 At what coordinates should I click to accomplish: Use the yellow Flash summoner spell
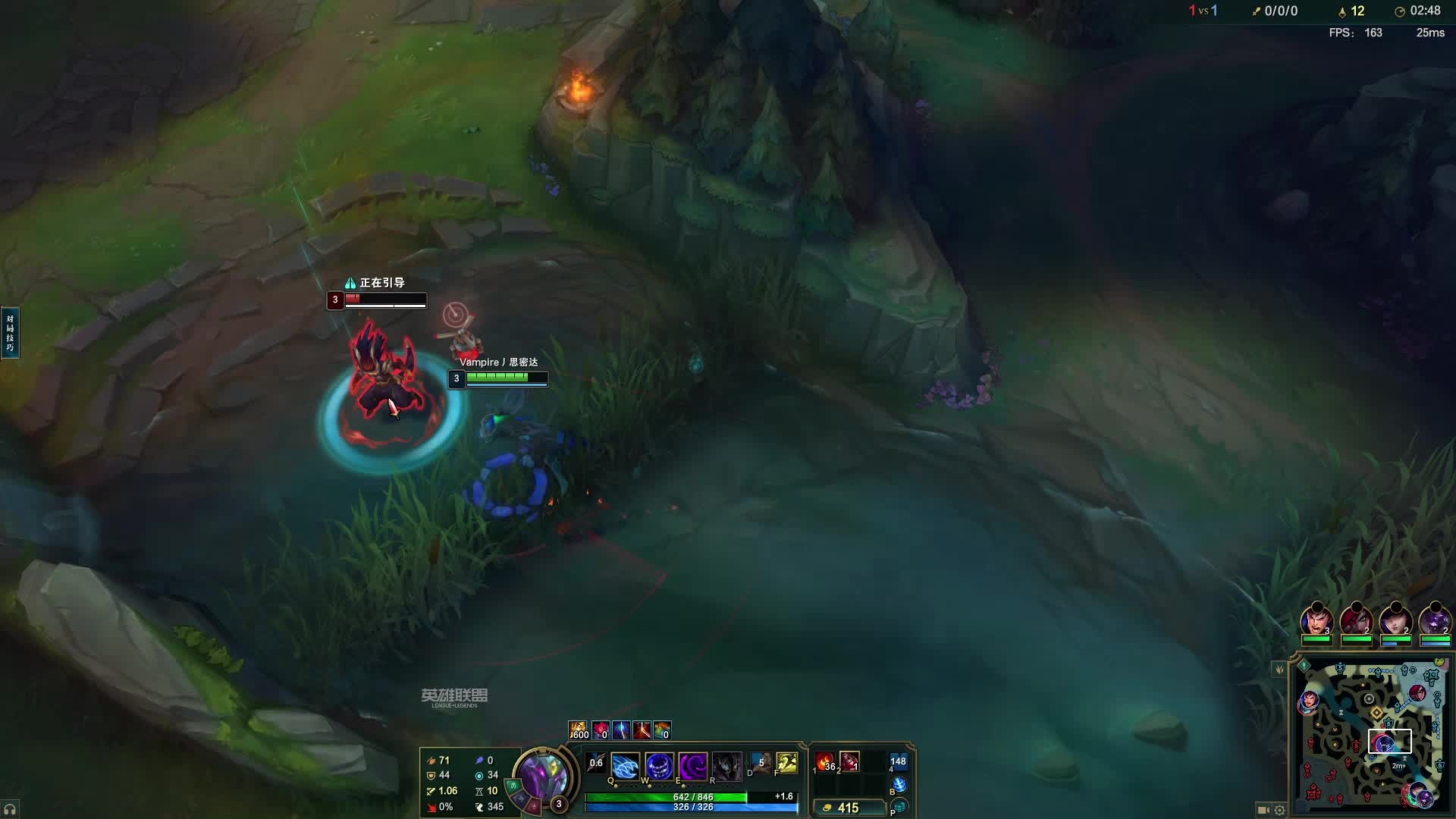coord(787,763)
